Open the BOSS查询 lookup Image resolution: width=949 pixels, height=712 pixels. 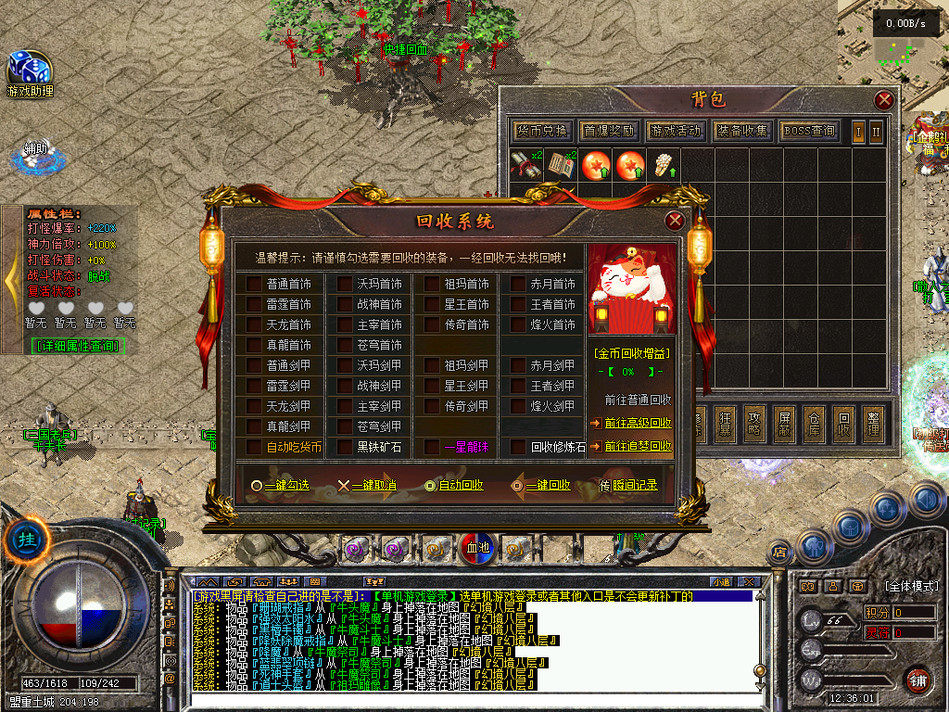(x=808, y=131)
